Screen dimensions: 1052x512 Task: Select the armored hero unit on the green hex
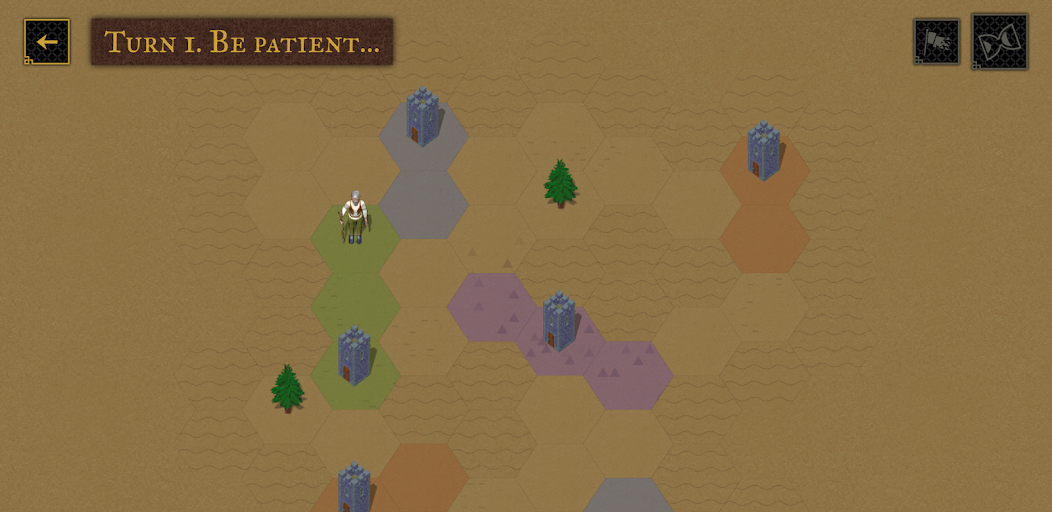353,218
